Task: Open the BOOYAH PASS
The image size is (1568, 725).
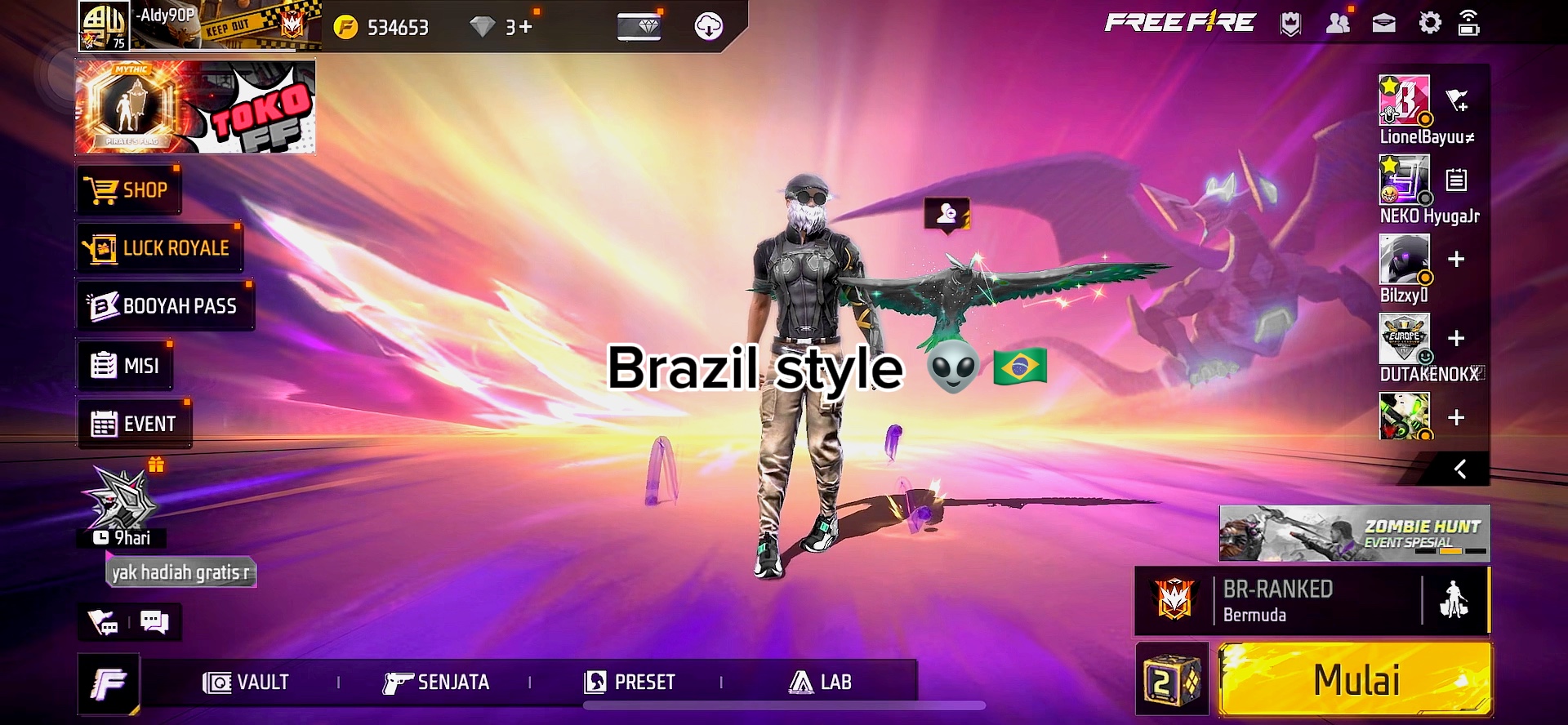Action: pos(165,306)
